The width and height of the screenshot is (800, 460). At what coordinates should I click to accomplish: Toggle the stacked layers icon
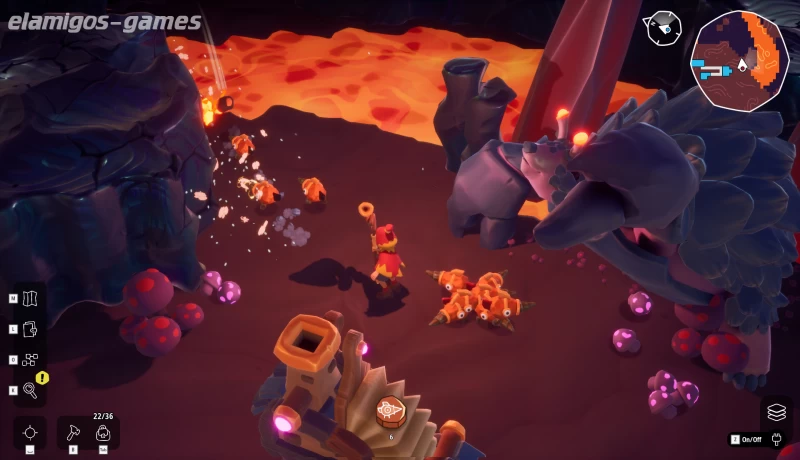(776, 411)
